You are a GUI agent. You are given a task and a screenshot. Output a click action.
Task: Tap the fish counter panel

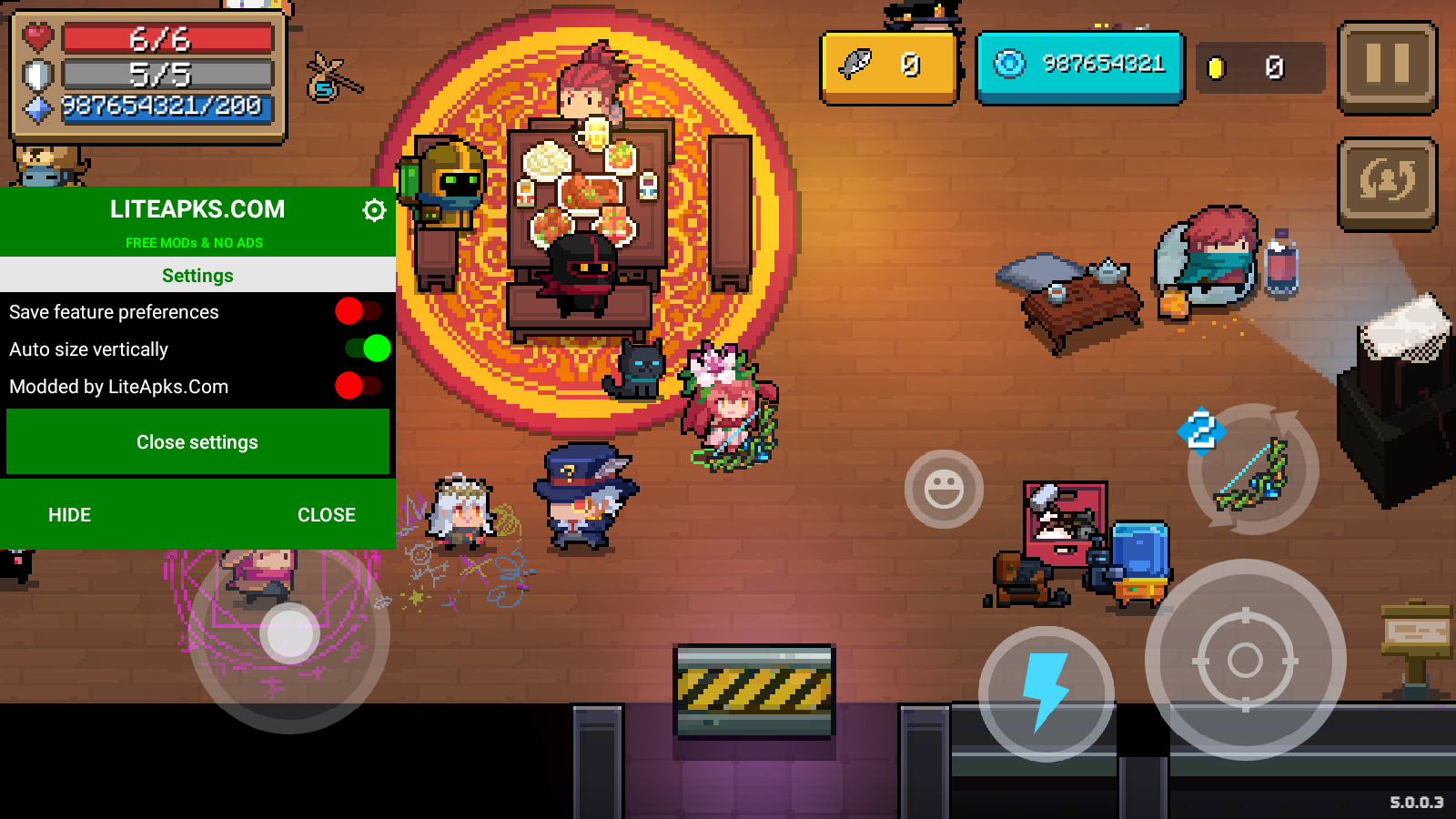click(x=889, y=66)
